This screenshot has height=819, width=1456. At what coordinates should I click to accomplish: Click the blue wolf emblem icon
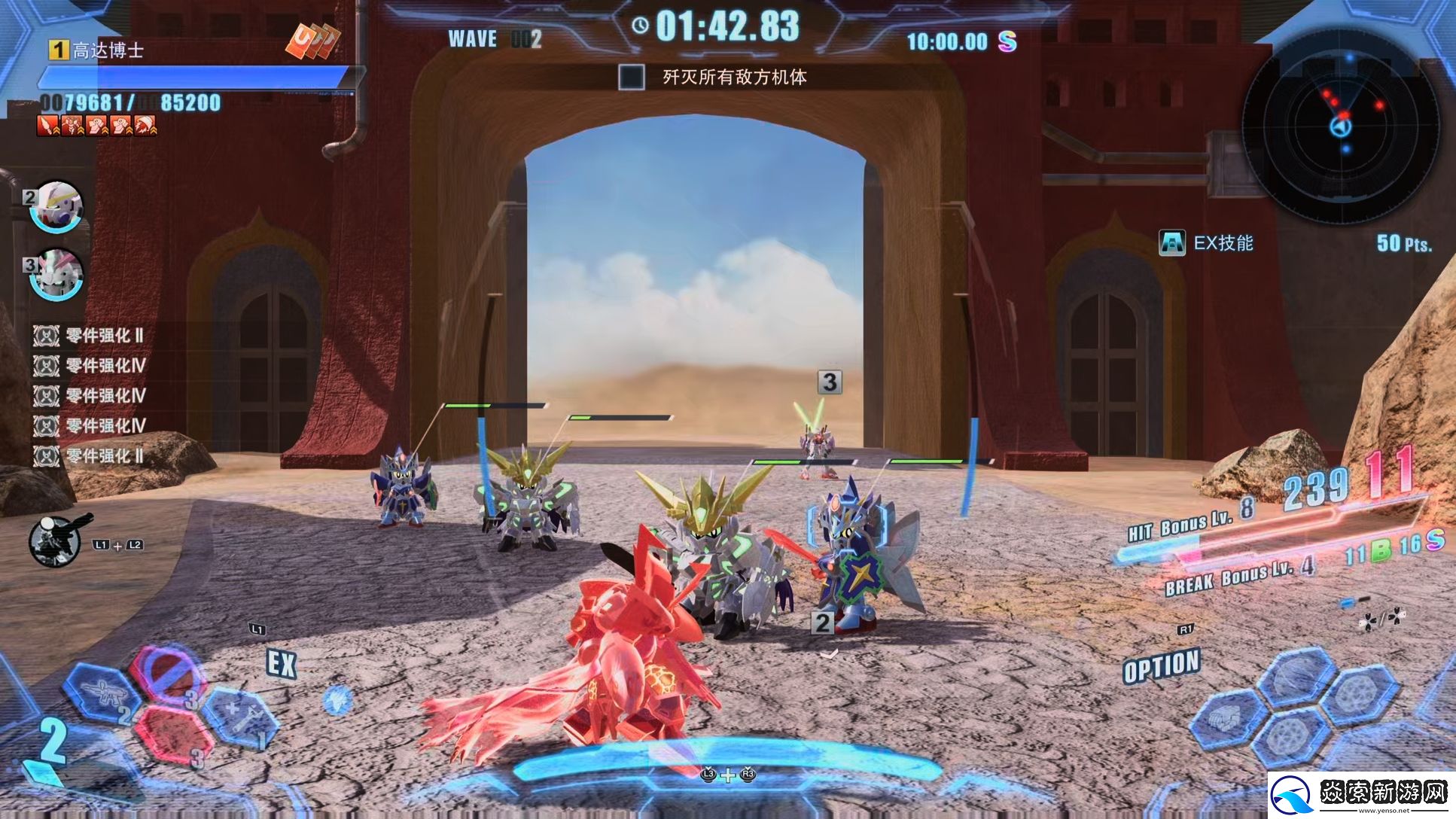(337, 700)
